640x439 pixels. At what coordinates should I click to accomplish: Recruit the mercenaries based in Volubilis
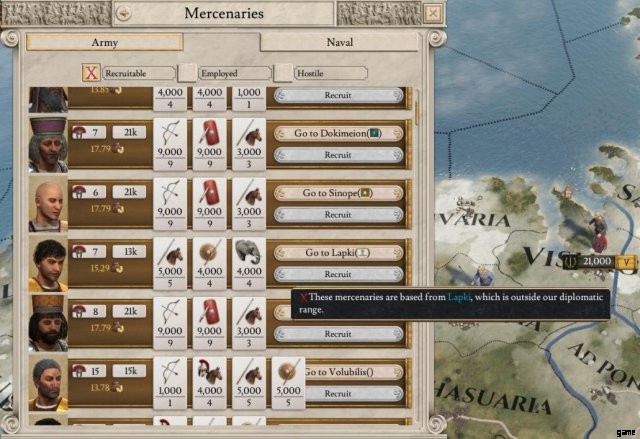coord(338,394)
